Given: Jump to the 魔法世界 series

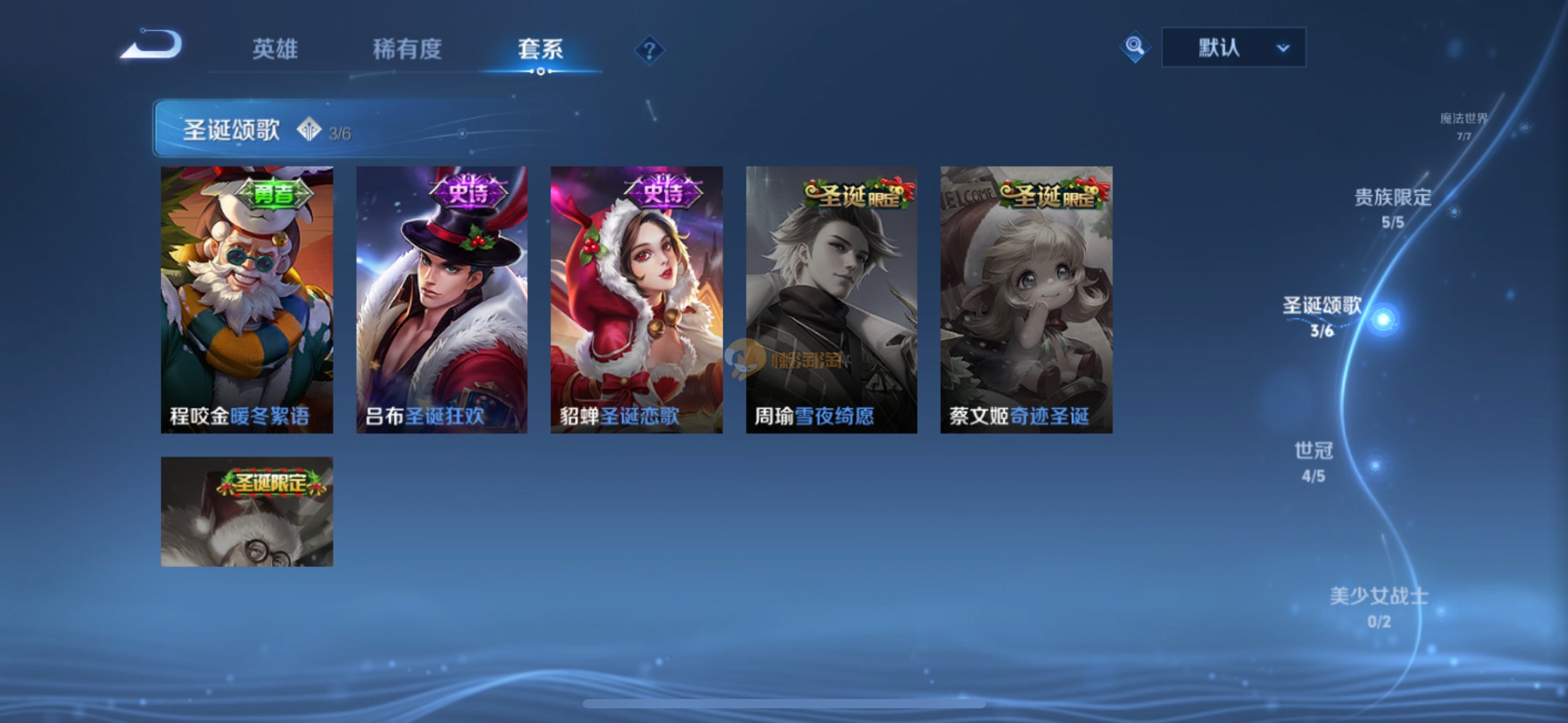Looking at the screenshot, I should [1464, 125].
